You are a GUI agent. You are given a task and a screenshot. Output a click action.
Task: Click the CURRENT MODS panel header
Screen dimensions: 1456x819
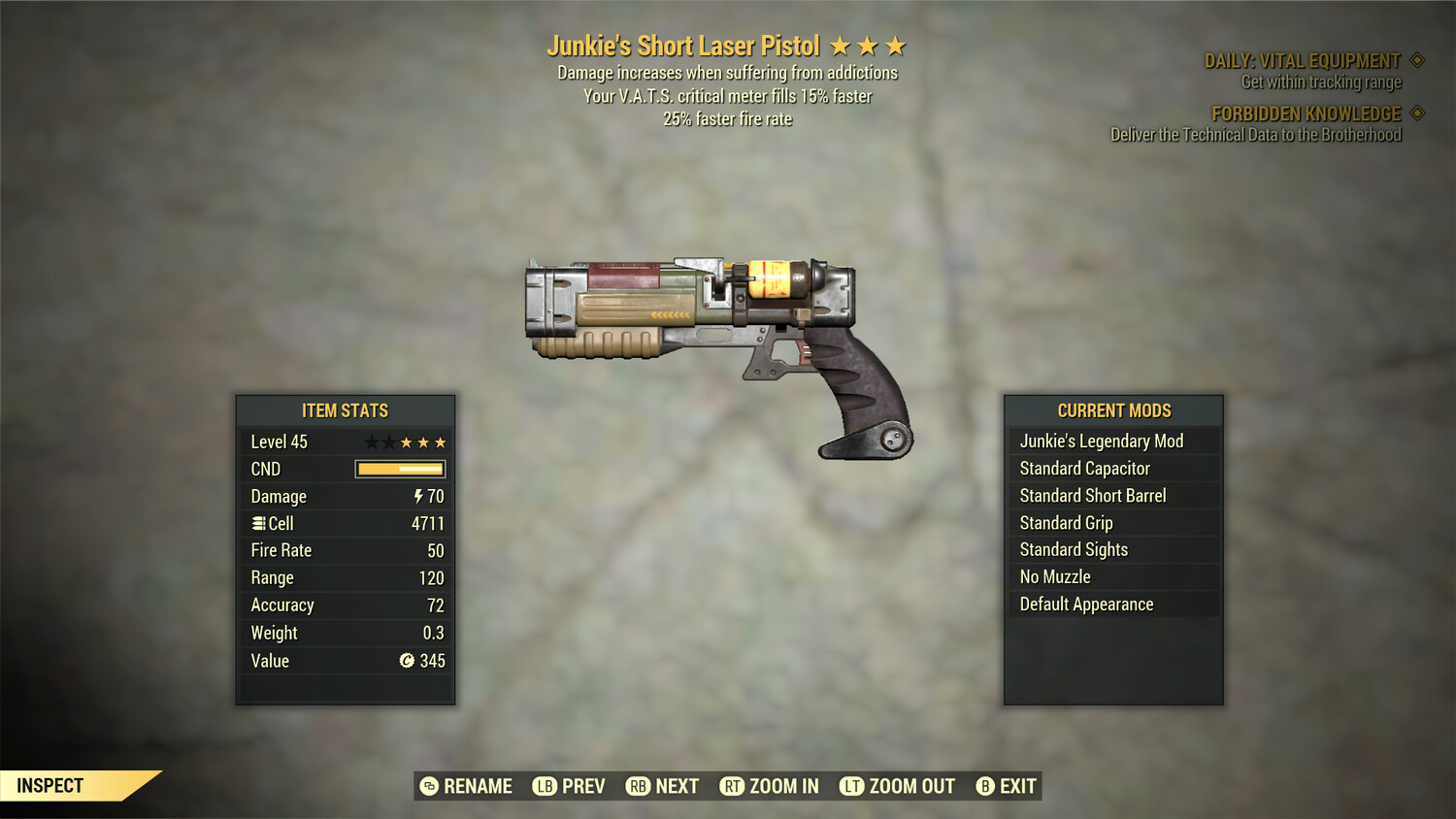(1113, 410)
